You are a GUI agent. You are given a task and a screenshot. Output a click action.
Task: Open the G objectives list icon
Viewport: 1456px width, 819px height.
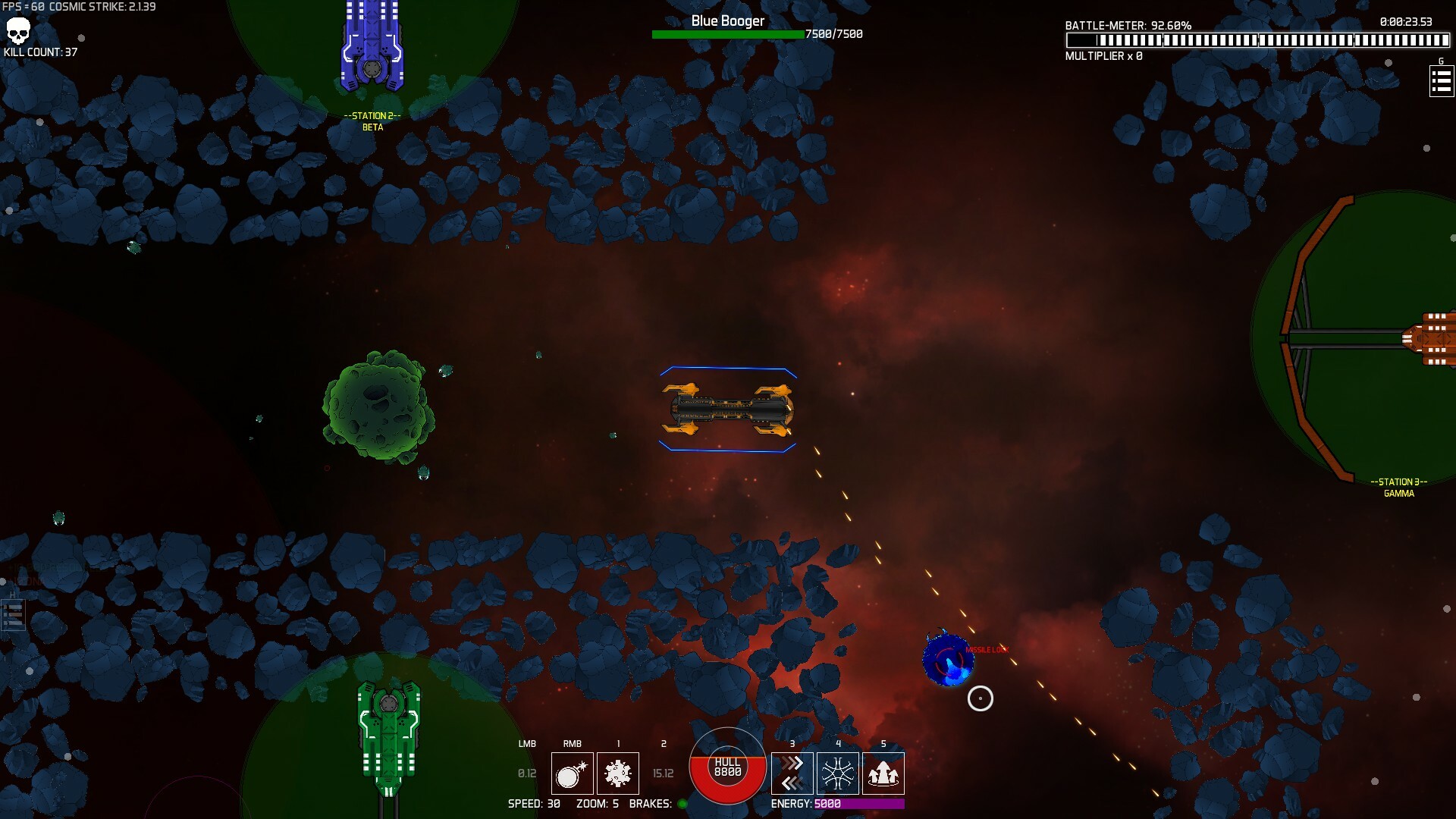point(1441,80)
